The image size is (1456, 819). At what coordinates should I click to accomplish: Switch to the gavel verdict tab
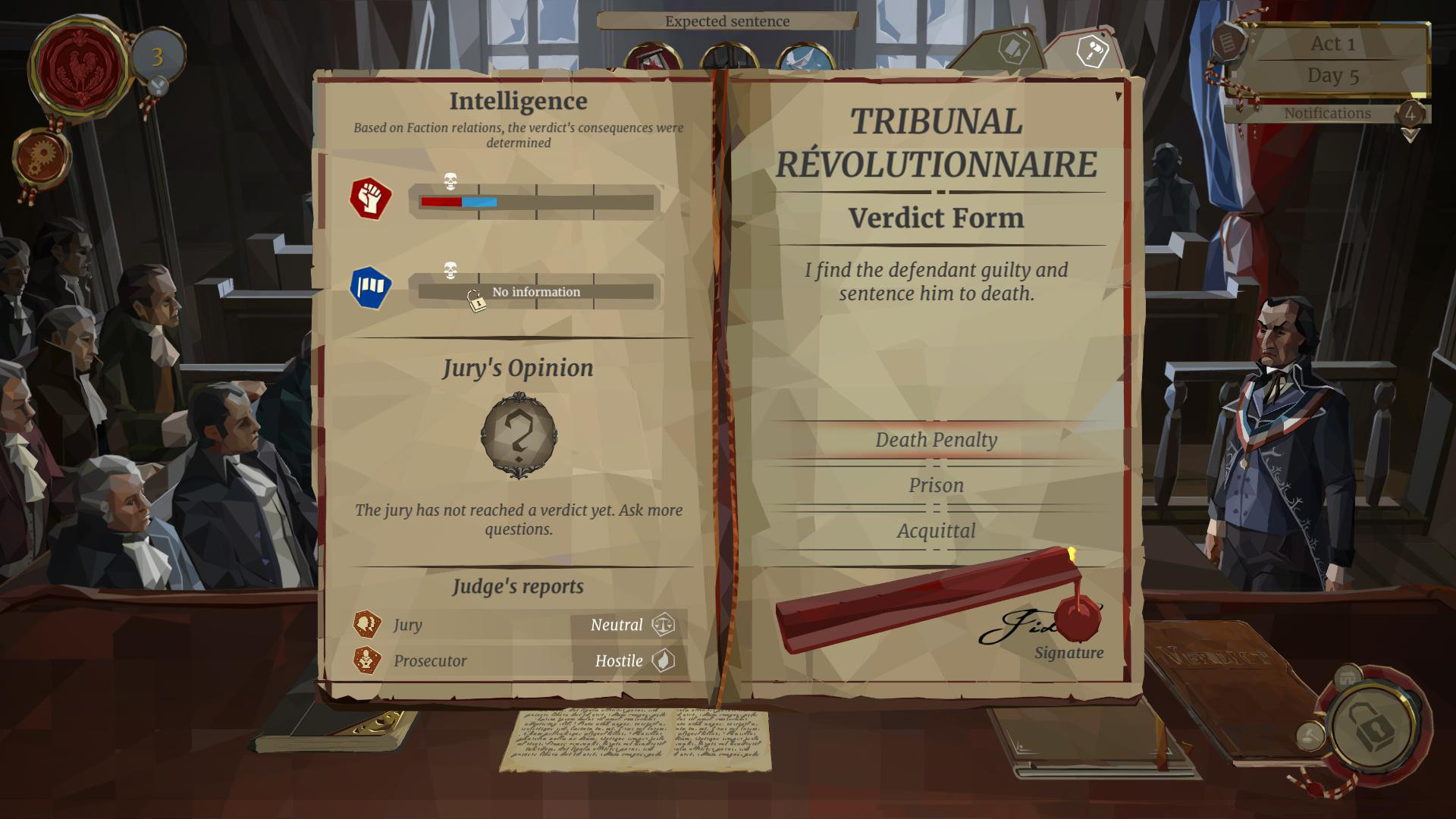1092,51
